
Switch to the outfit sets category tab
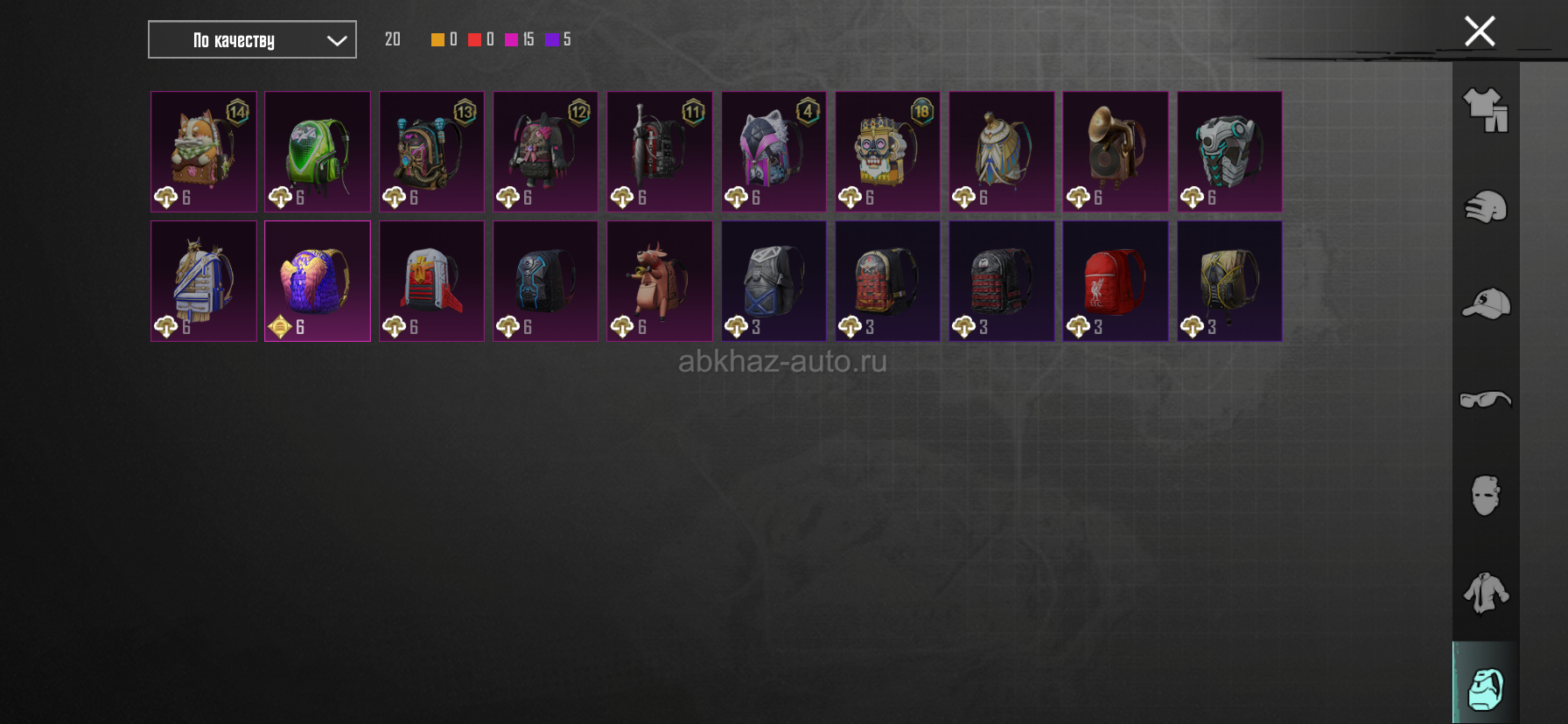[1486, 111]
